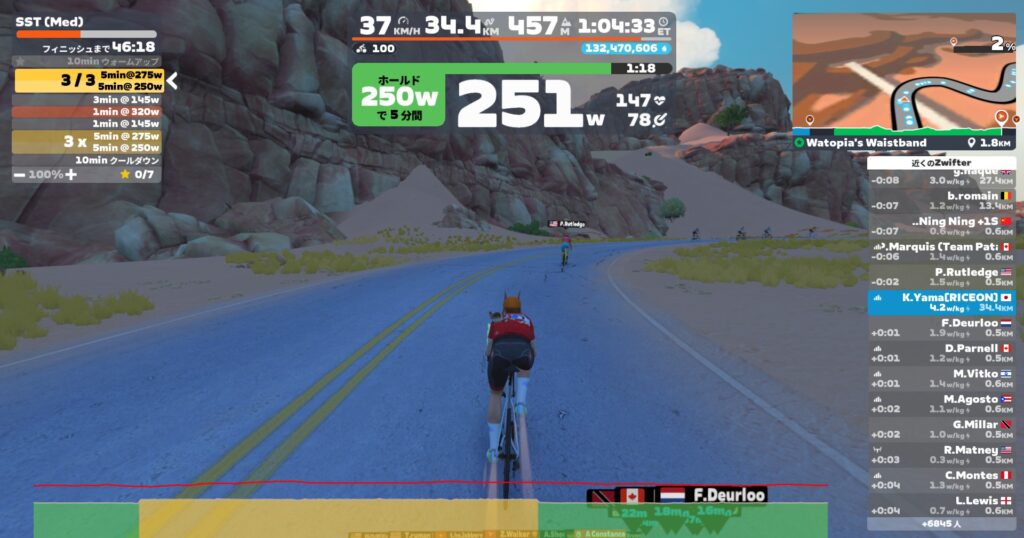Choose P.Rutledge from the nearby Zwifters list
The height and width of the screenshot is (538, 1024).
tap(941, 276)
